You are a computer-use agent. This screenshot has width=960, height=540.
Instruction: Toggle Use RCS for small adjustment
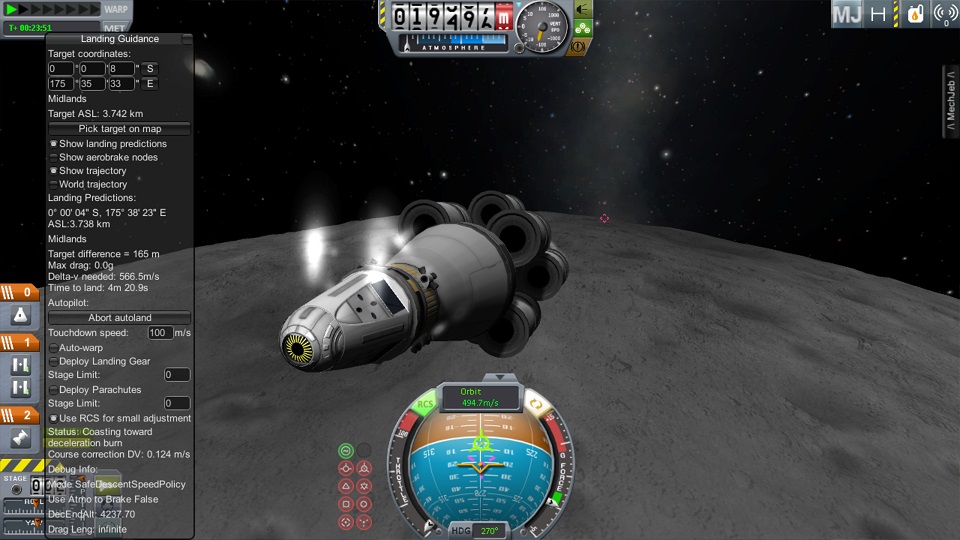coord(53,418)
